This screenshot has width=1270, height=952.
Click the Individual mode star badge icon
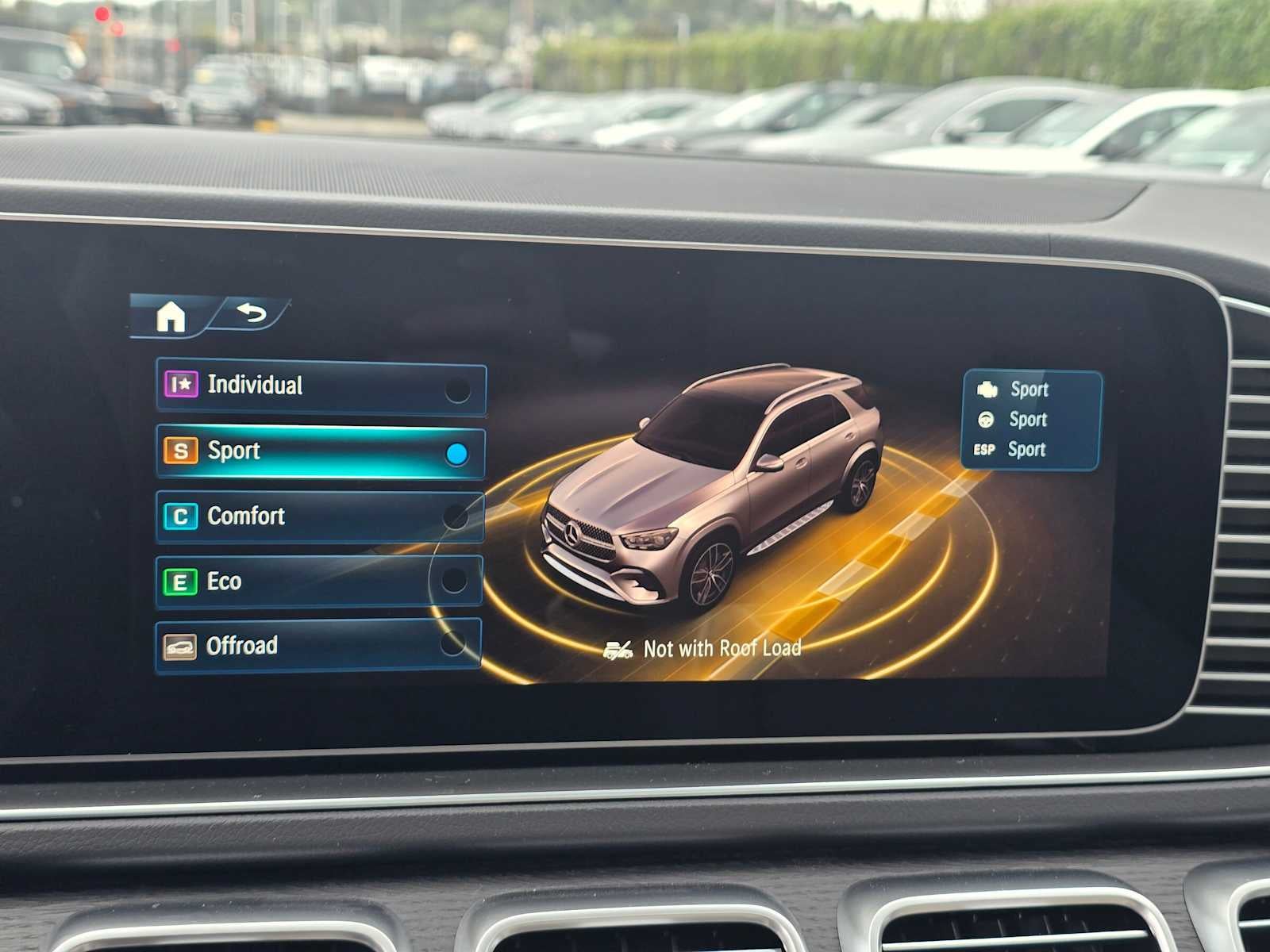(183, 386)
